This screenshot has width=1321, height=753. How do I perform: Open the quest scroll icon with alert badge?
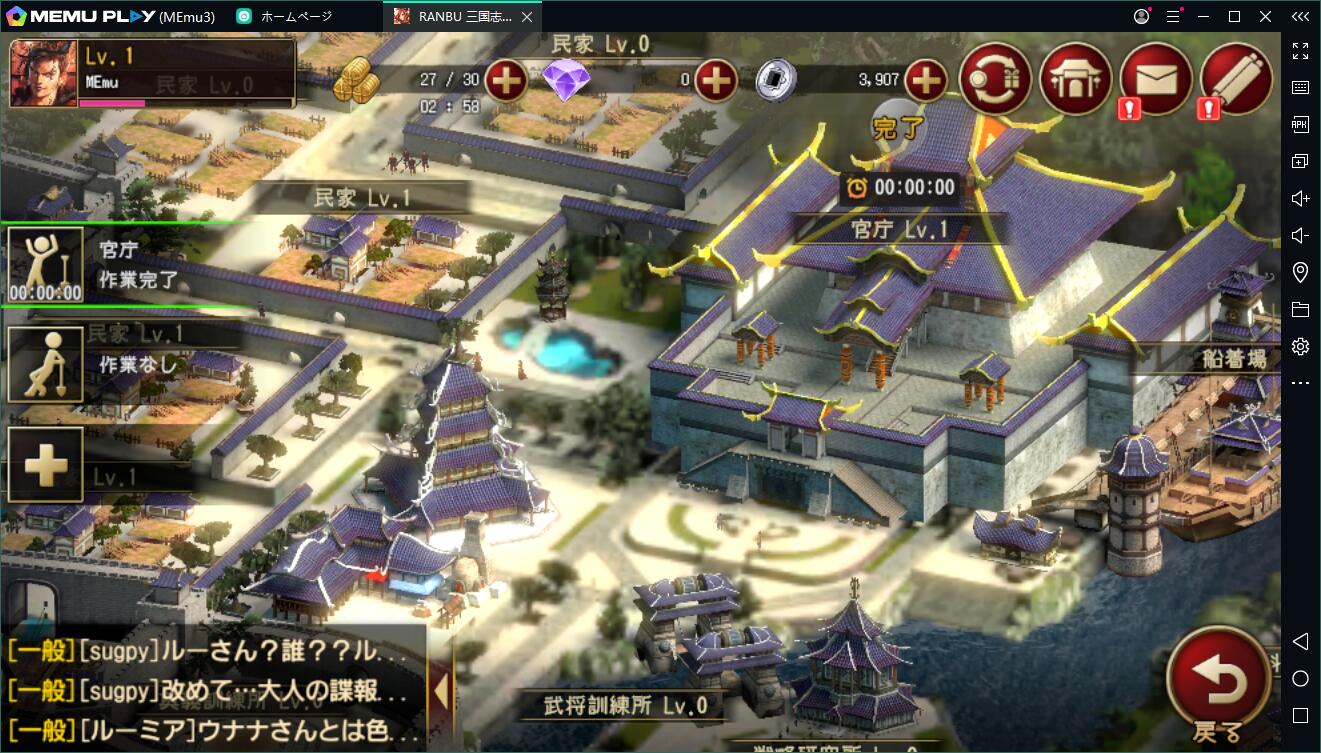point(1234,76)
